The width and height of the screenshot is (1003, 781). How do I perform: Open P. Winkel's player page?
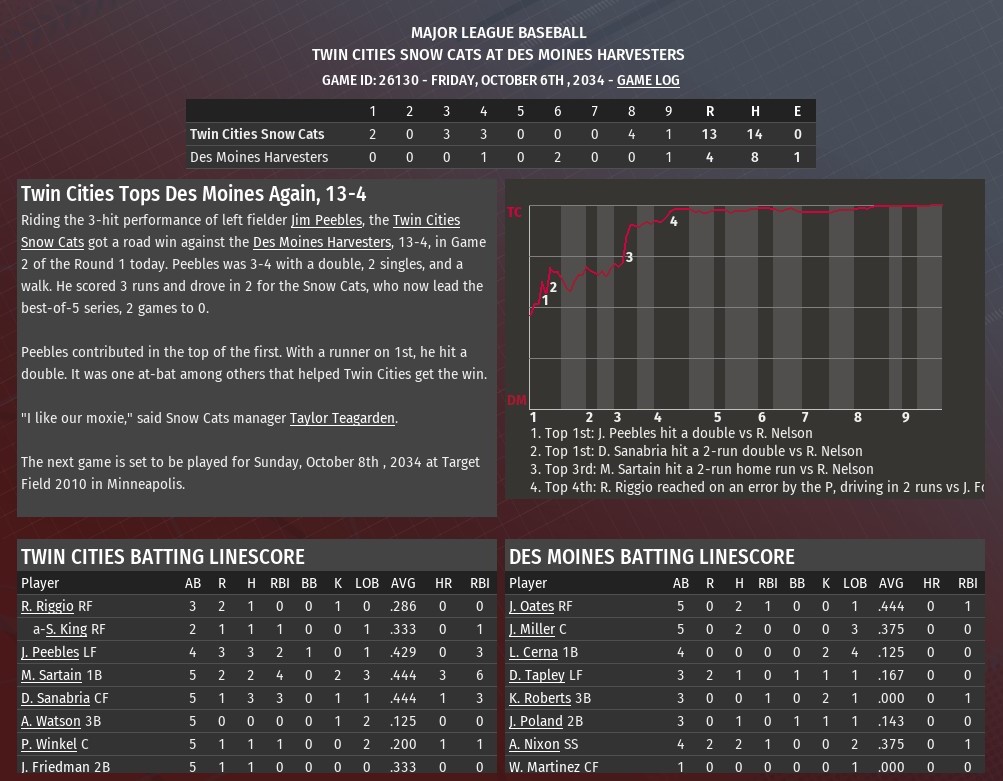49,744
